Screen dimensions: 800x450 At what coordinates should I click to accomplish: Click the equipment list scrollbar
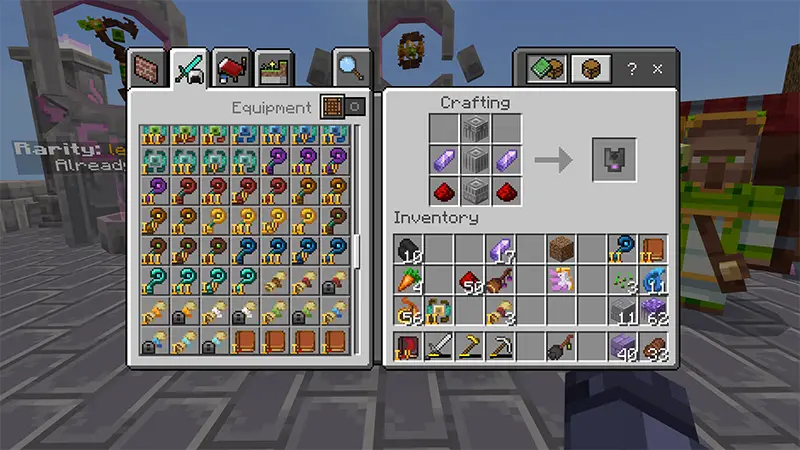coord(357,250)
